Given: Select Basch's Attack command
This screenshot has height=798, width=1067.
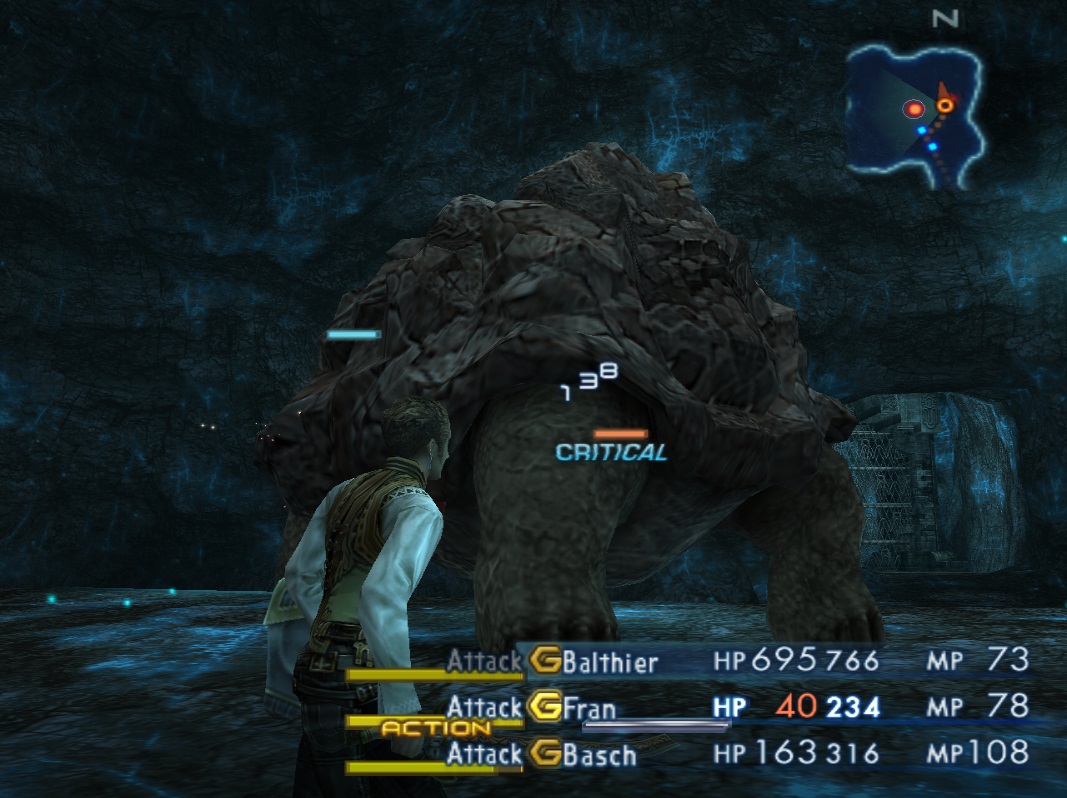Looking at the screenshot, I should click(484, 753).
